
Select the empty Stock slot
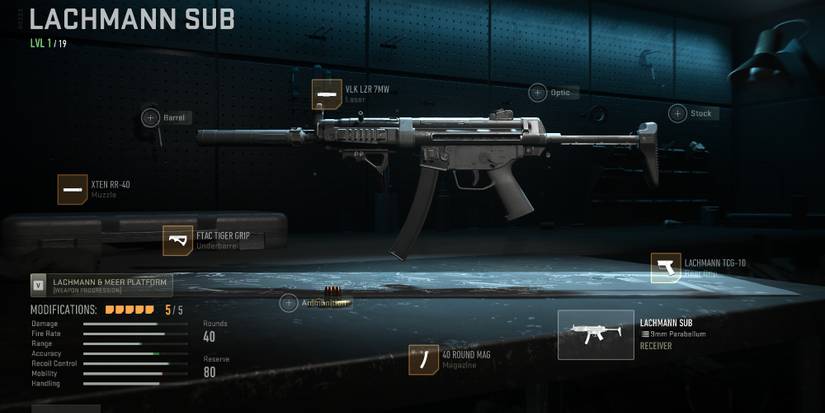678,113
